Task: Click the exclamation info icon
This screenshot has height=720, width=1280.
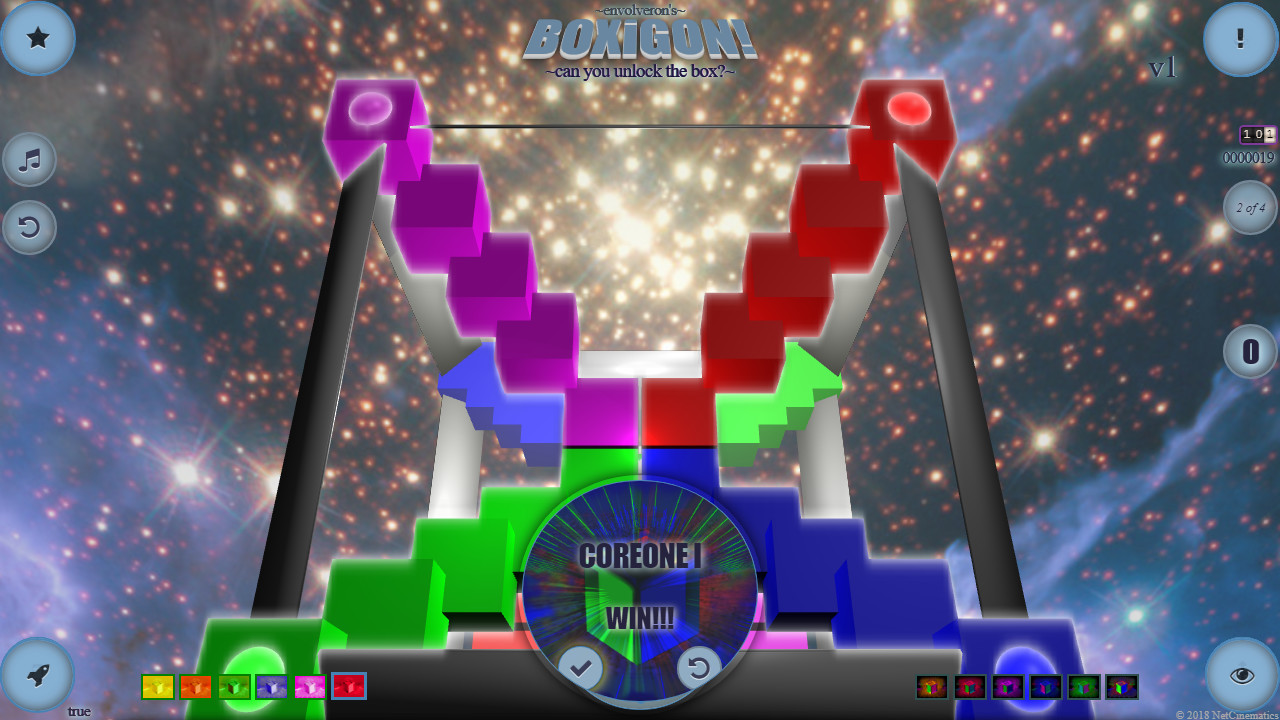Action: (1241, 38)
